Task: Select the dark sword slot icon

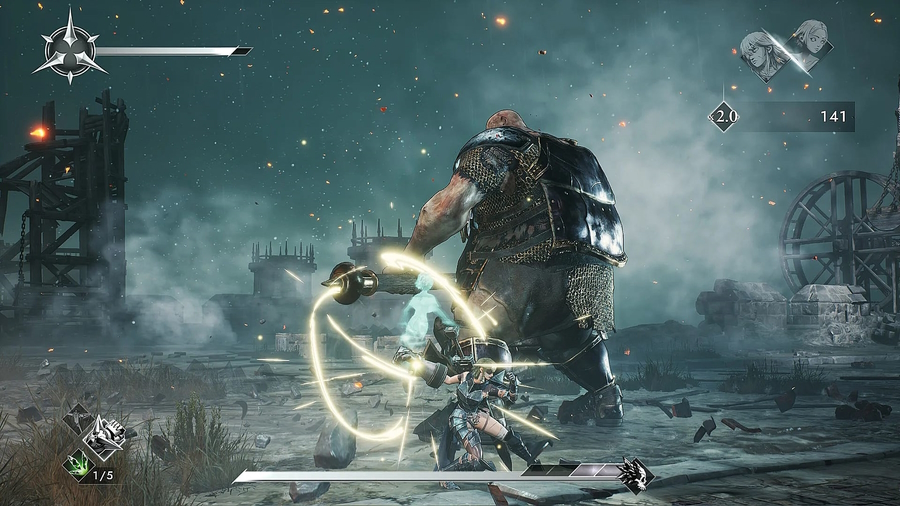Action: (77, 420)
